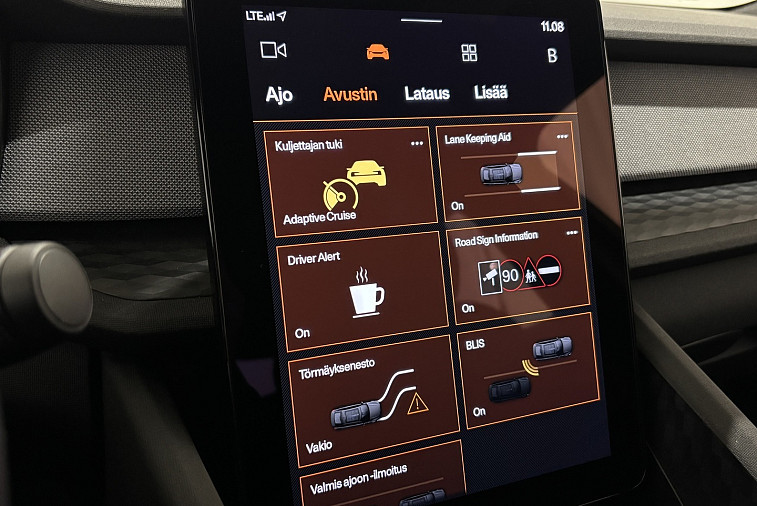The width and height of the screenshot is (757, 506).
Task: Open Kuljettajan tuki three-dot options
Action: click(x=417, y=144)
